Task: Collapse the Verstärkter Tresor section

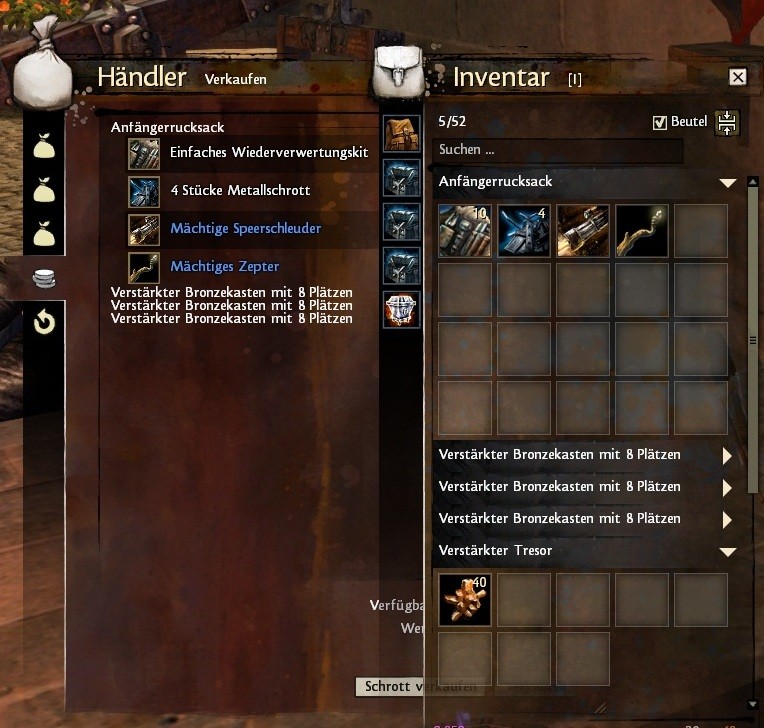Action: pyautogui.click(x=727, y=552)
